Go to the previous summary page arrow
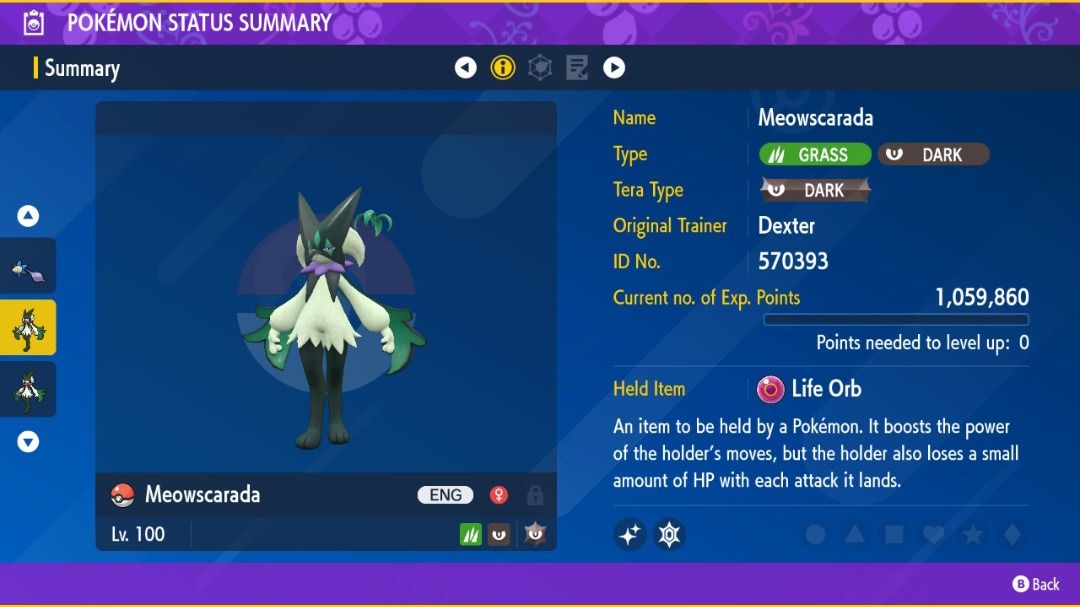The height and width of the screenshot is (607, 1080). click(465, 68)
